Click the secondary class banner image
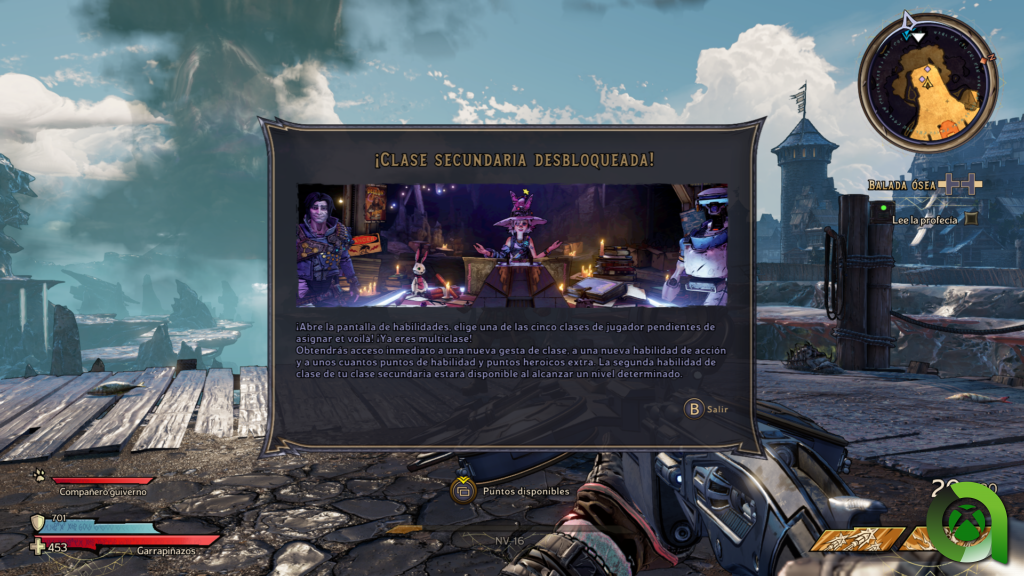Image resolution: width=1024 pixels, height=576 pixels. point(512,245)
